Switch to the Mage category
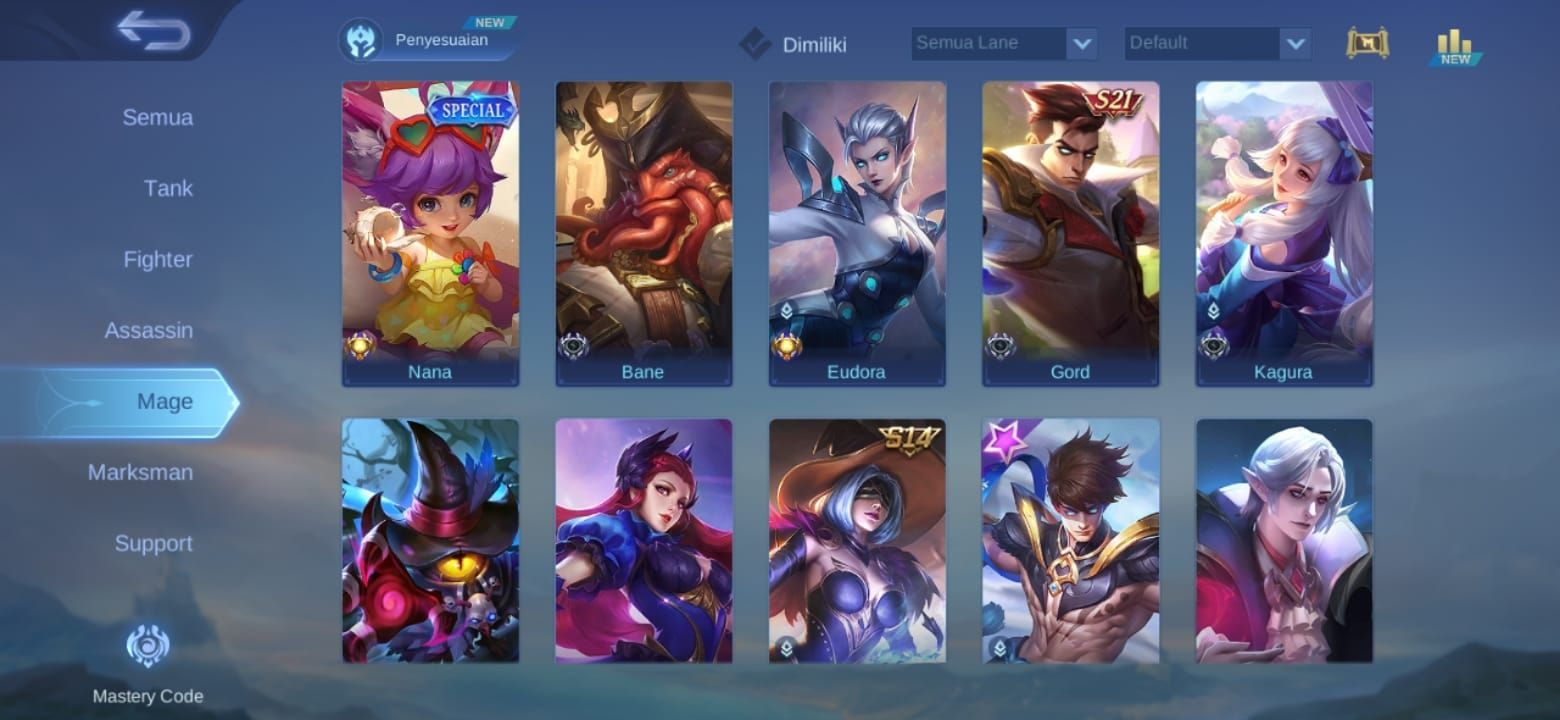1560x720 pixels. (x=166, y=401)
